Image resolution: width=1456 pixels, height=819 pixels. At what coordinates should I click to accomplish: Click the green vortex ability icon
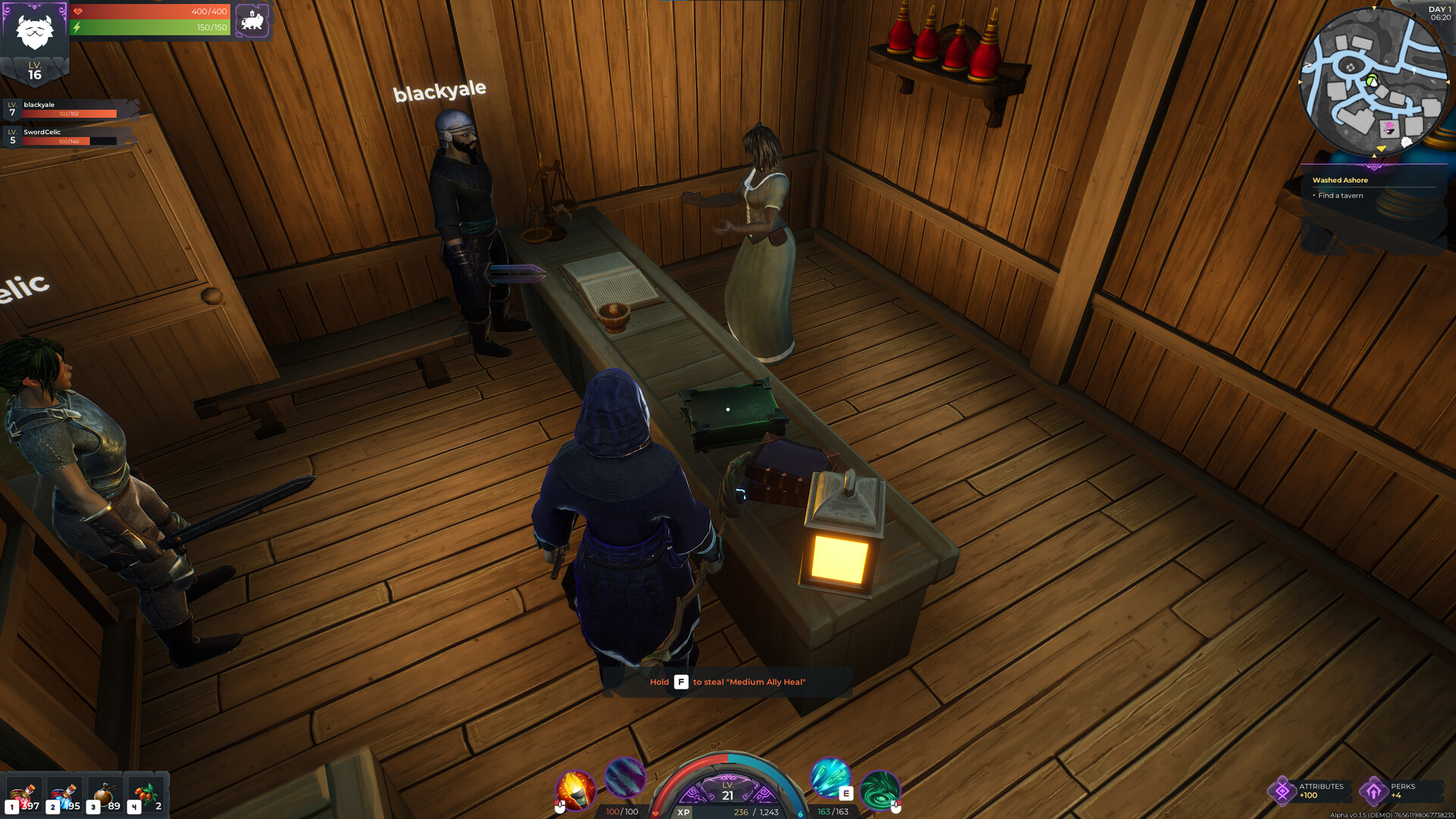click(x=880, y=791)
